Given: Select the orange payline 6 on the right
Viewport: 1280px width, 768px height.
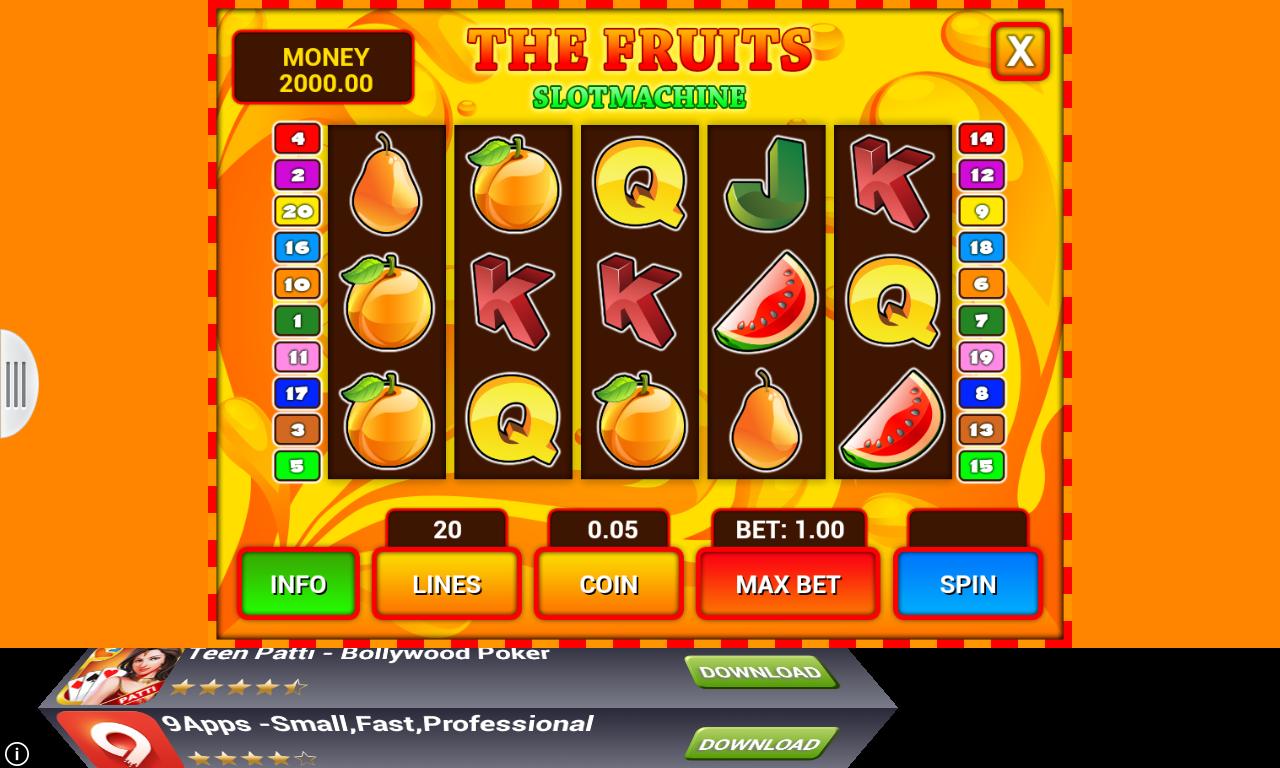Looking at the screenshot, I should tap(981, 283).
